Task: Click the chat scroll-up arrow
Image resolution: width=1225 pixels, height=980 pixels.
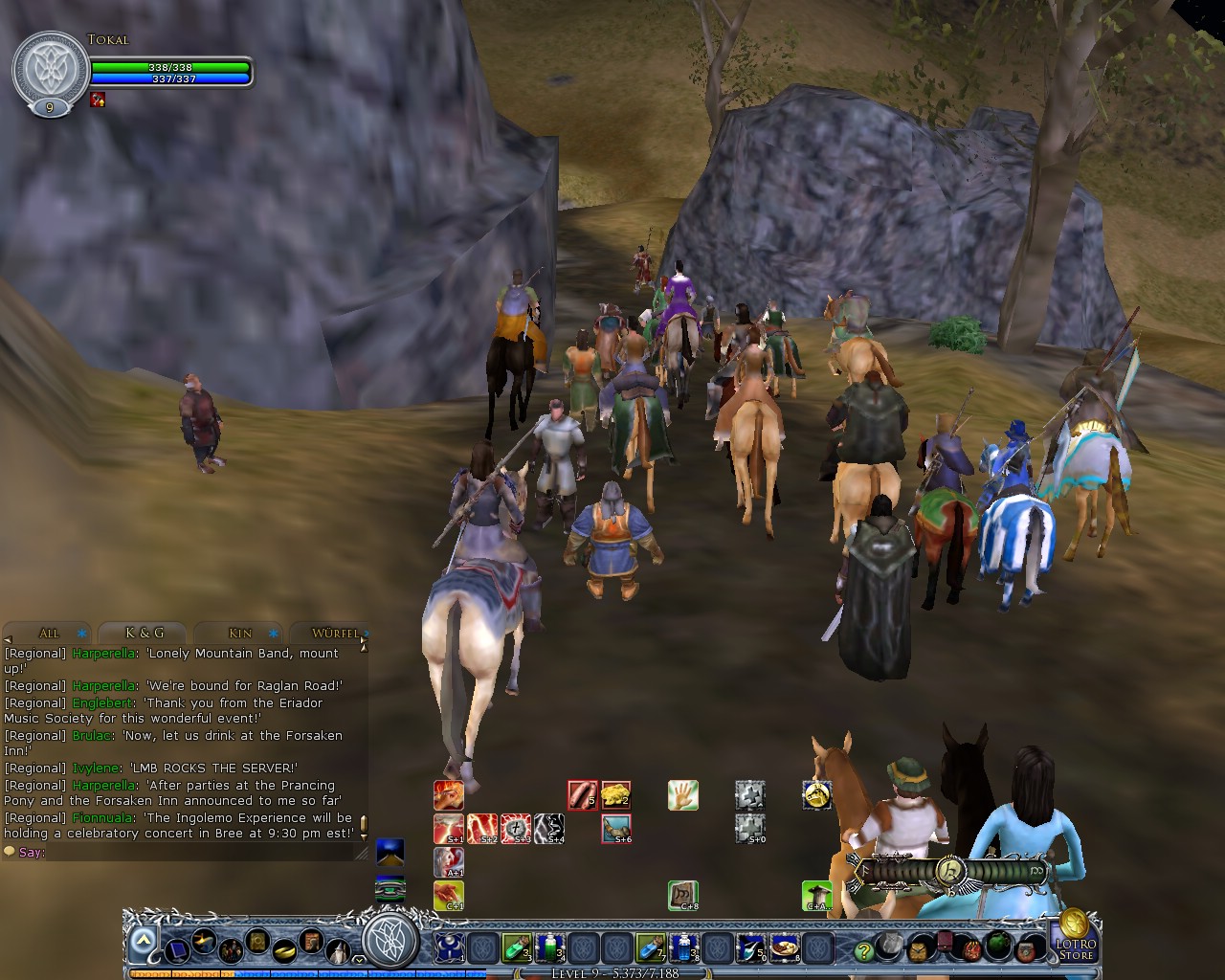Action: (364, 647)
